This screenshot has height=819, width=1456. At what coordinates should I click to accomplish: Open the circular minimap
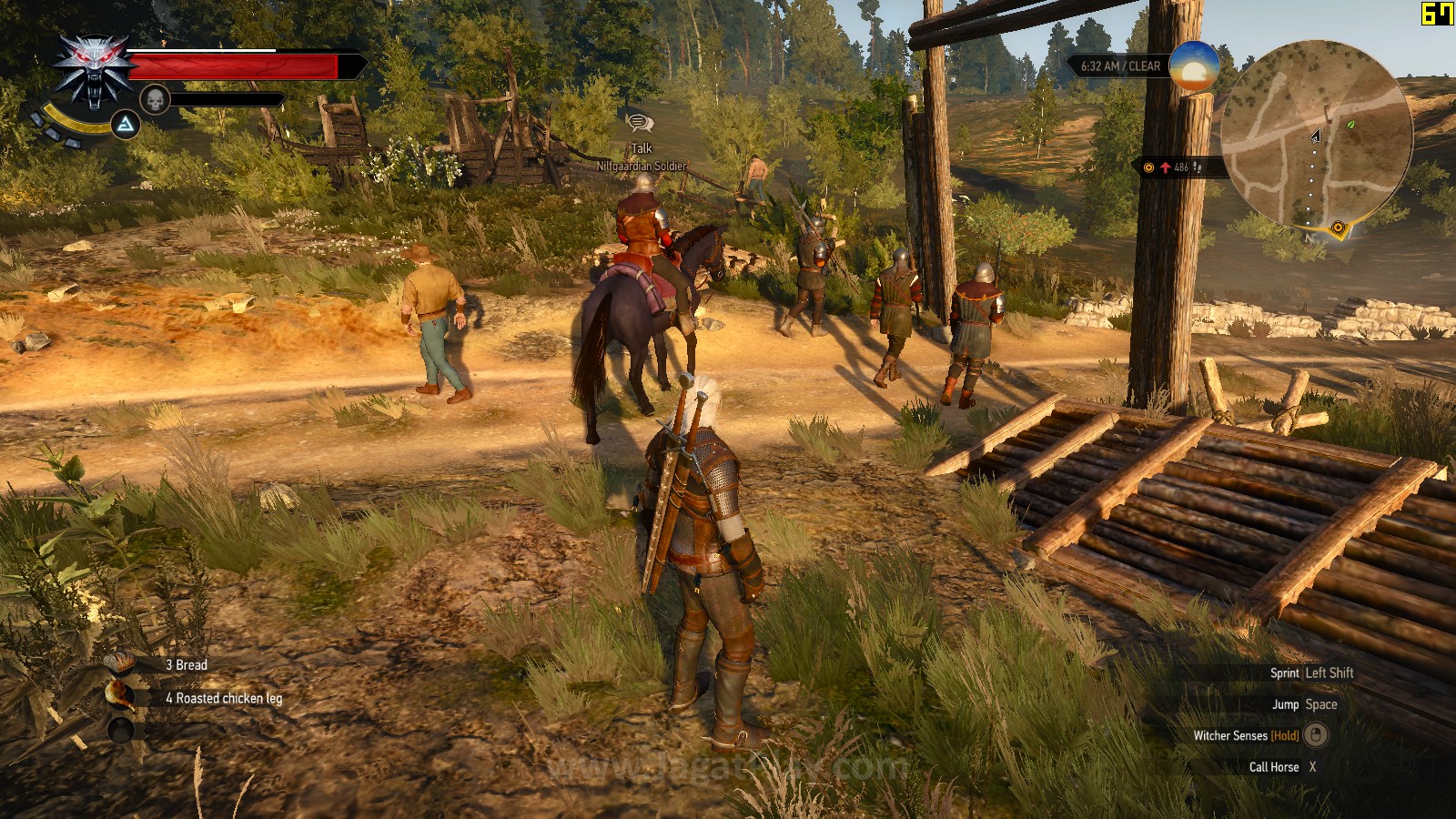pyautogui.click(x=1315, y=136)
